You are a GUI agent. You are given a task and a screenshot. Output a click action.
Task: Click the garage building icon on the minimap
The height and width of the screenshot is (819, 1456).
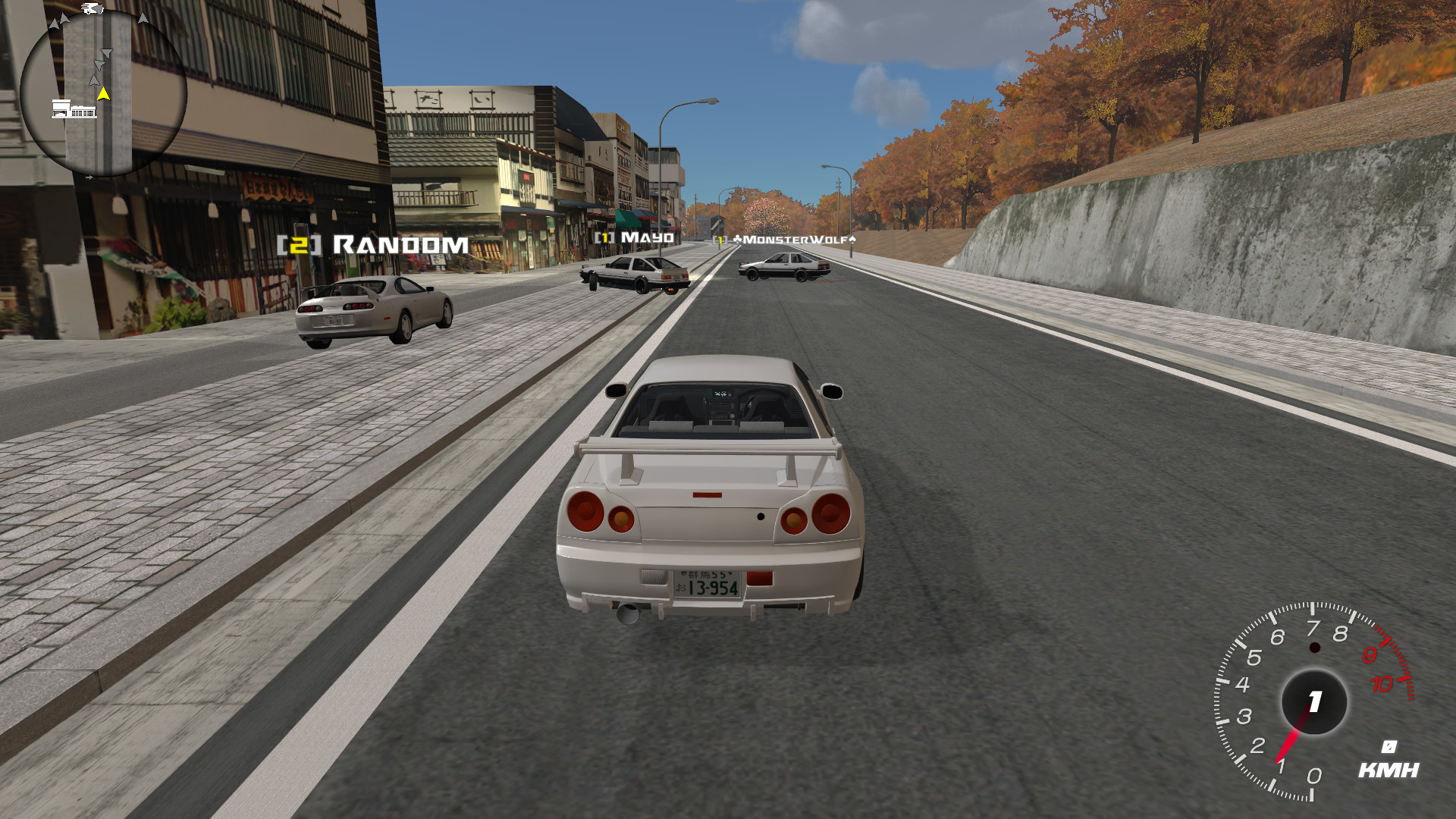74,109
